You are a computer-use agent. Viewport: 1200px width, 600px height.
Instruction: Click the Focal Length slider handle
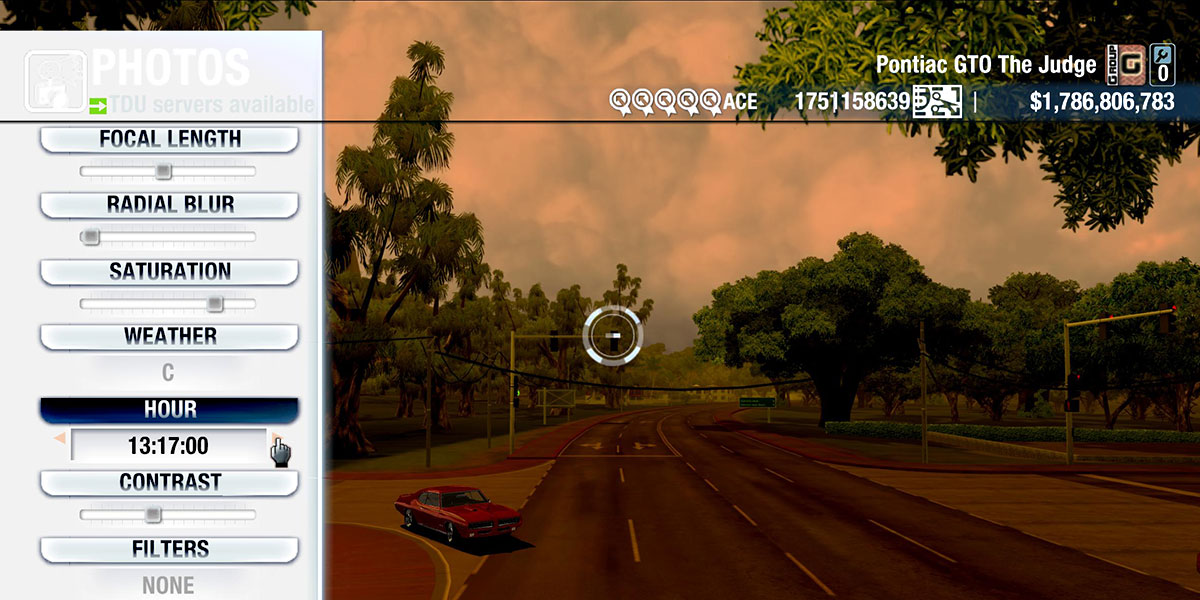tap(163, 172)
